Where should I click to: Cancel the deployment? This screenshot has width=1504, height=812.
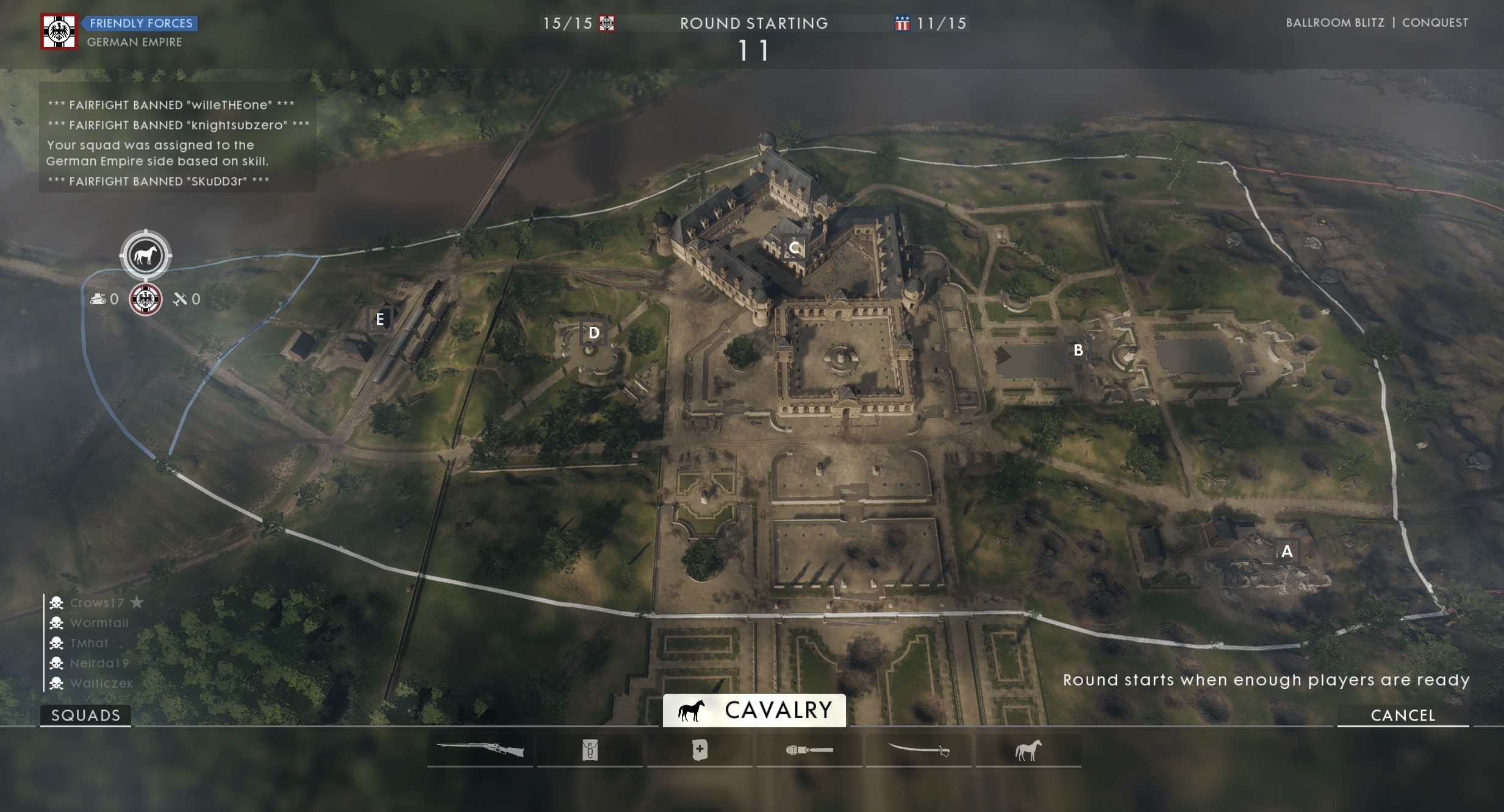[x=1403, y=715]
